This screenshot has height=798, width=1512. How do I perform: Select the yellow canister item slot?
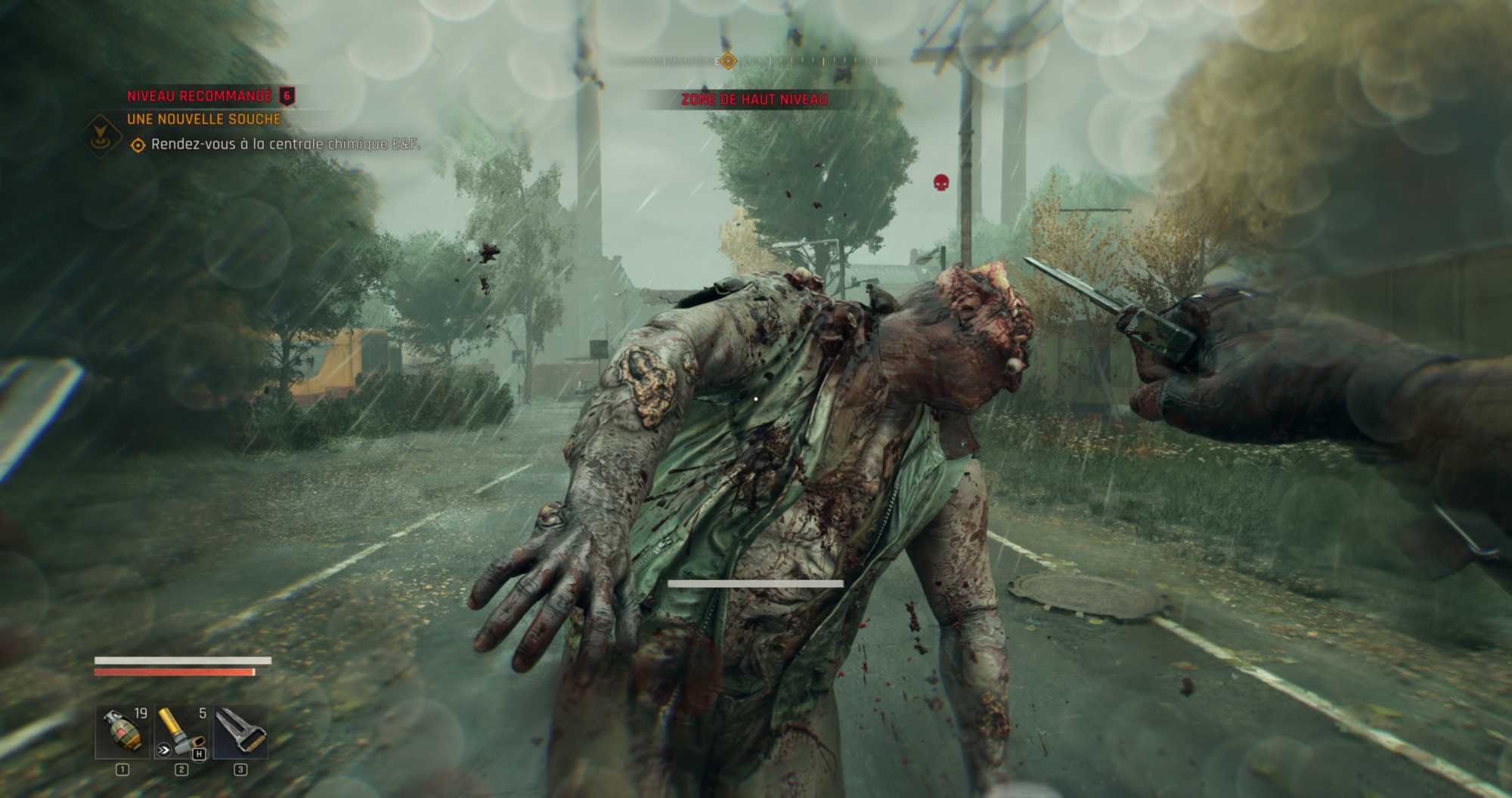181,731
